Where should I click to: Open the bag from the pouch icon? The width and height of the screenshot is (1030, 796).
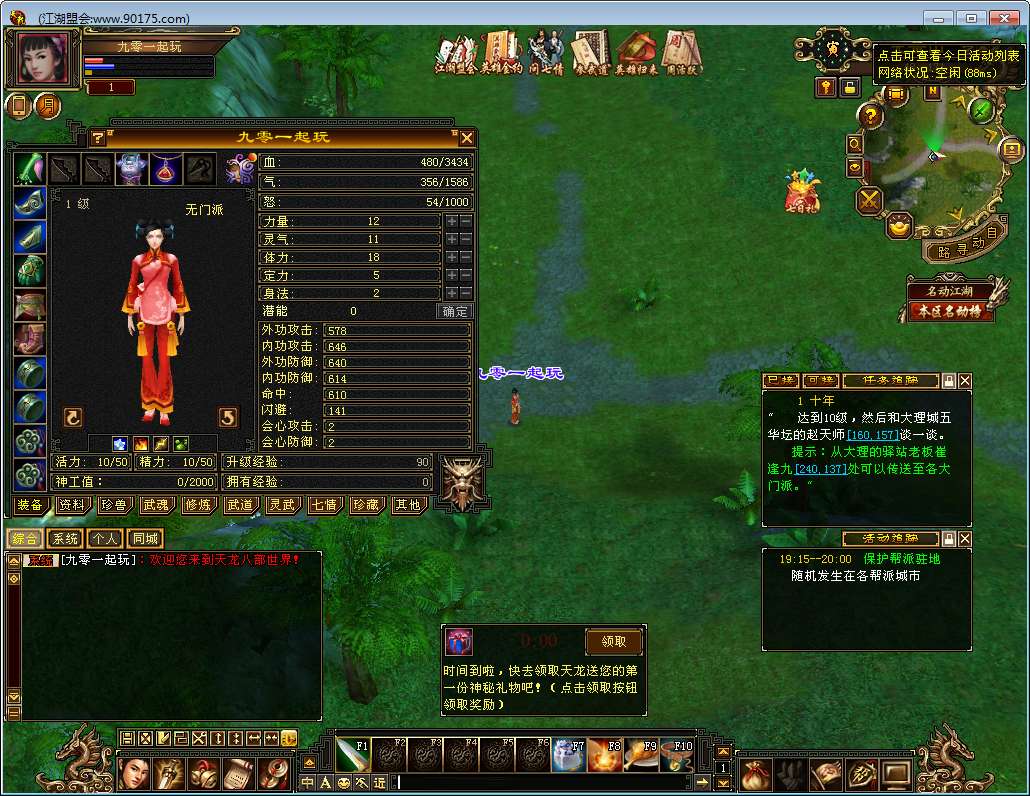point(755,775)
